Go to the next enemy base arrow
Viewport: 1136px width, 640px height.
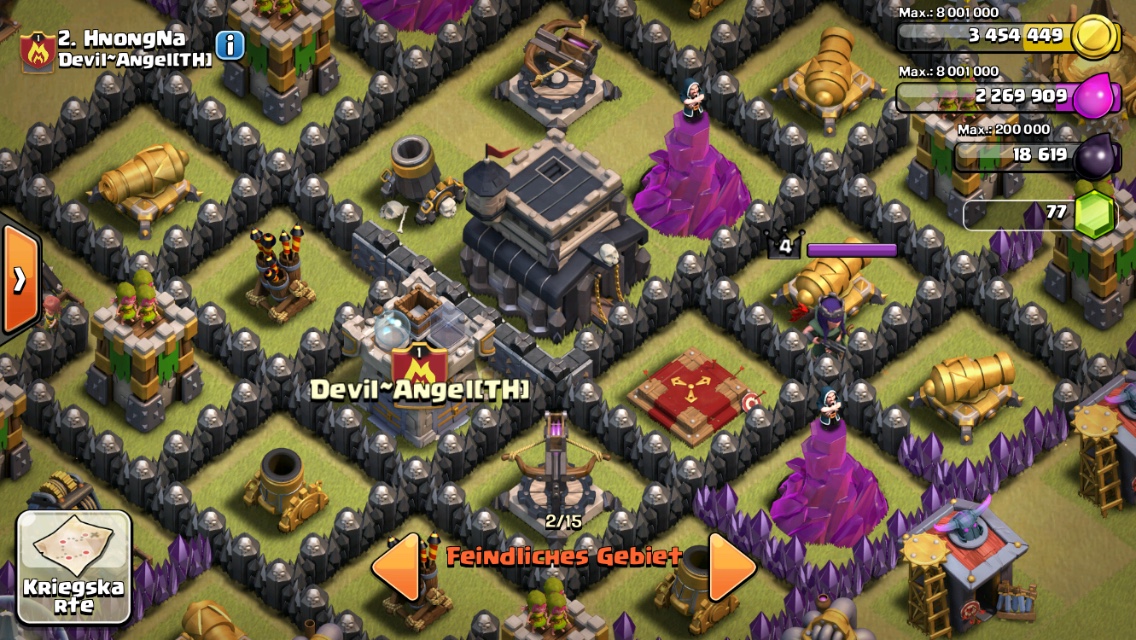point(731,566)
